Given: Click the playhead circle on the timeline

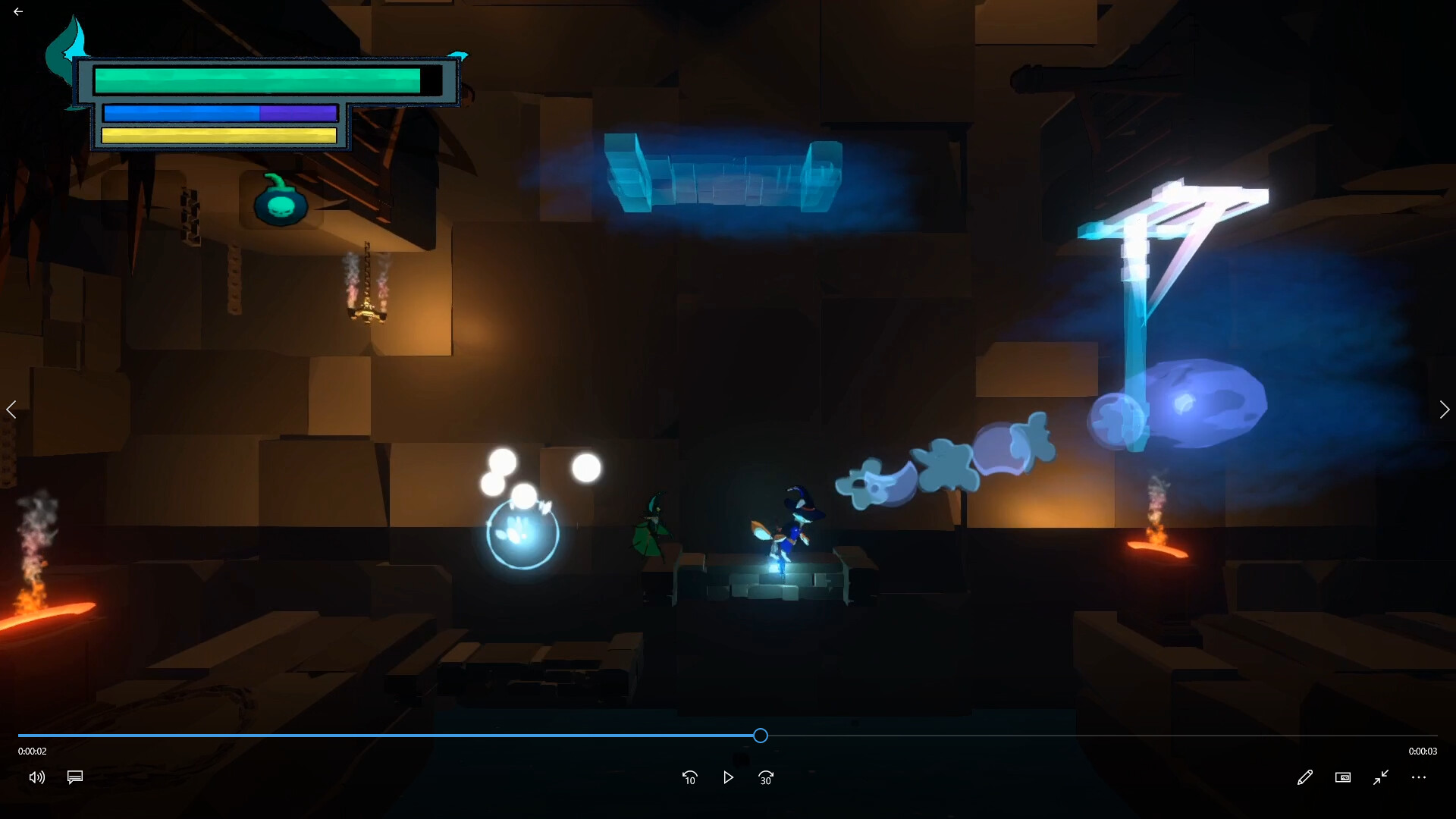Looking at the screenshot, I should click(761, 736).
